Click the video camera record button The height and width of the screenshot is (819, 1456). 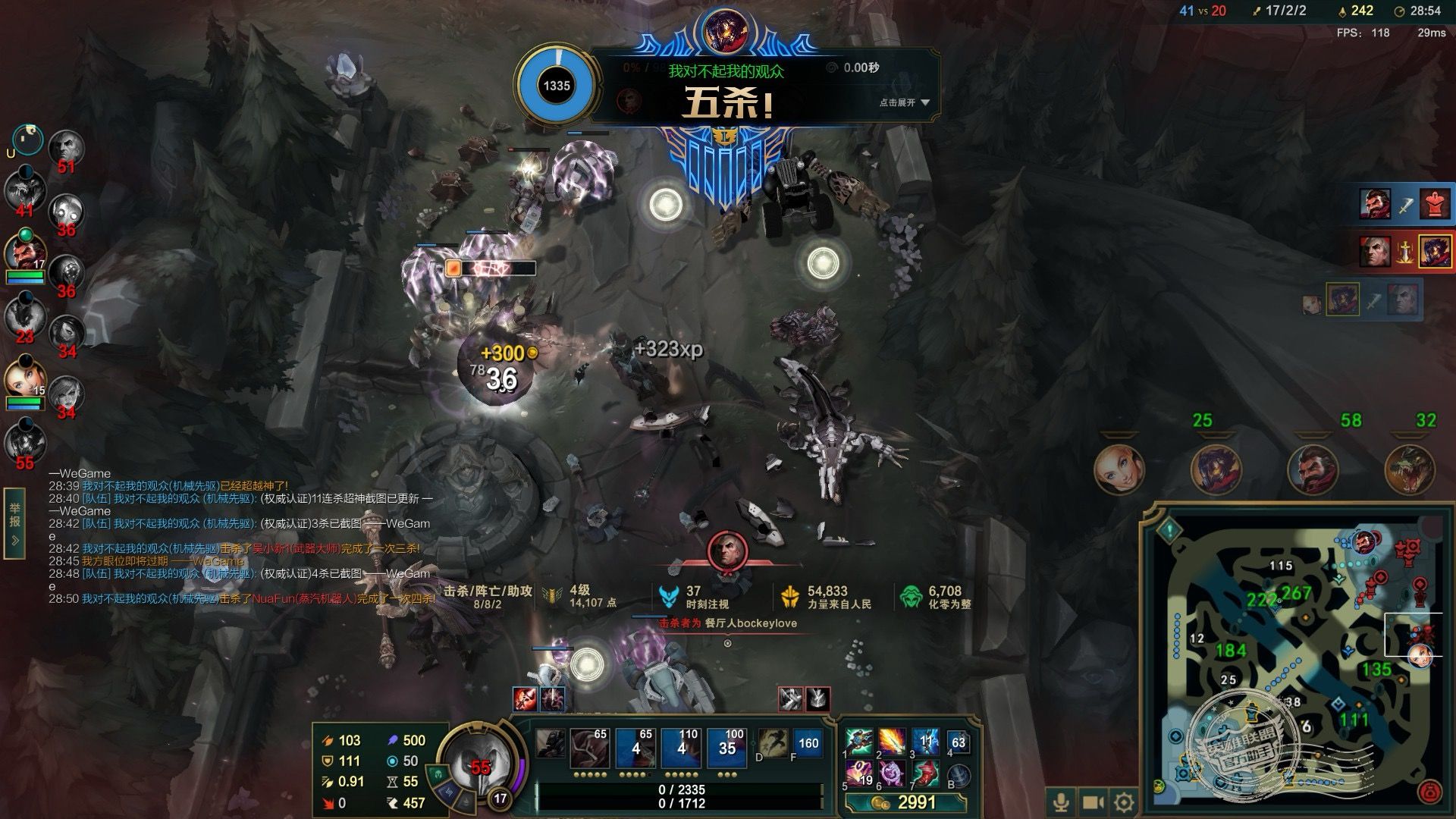(1093, 802)
